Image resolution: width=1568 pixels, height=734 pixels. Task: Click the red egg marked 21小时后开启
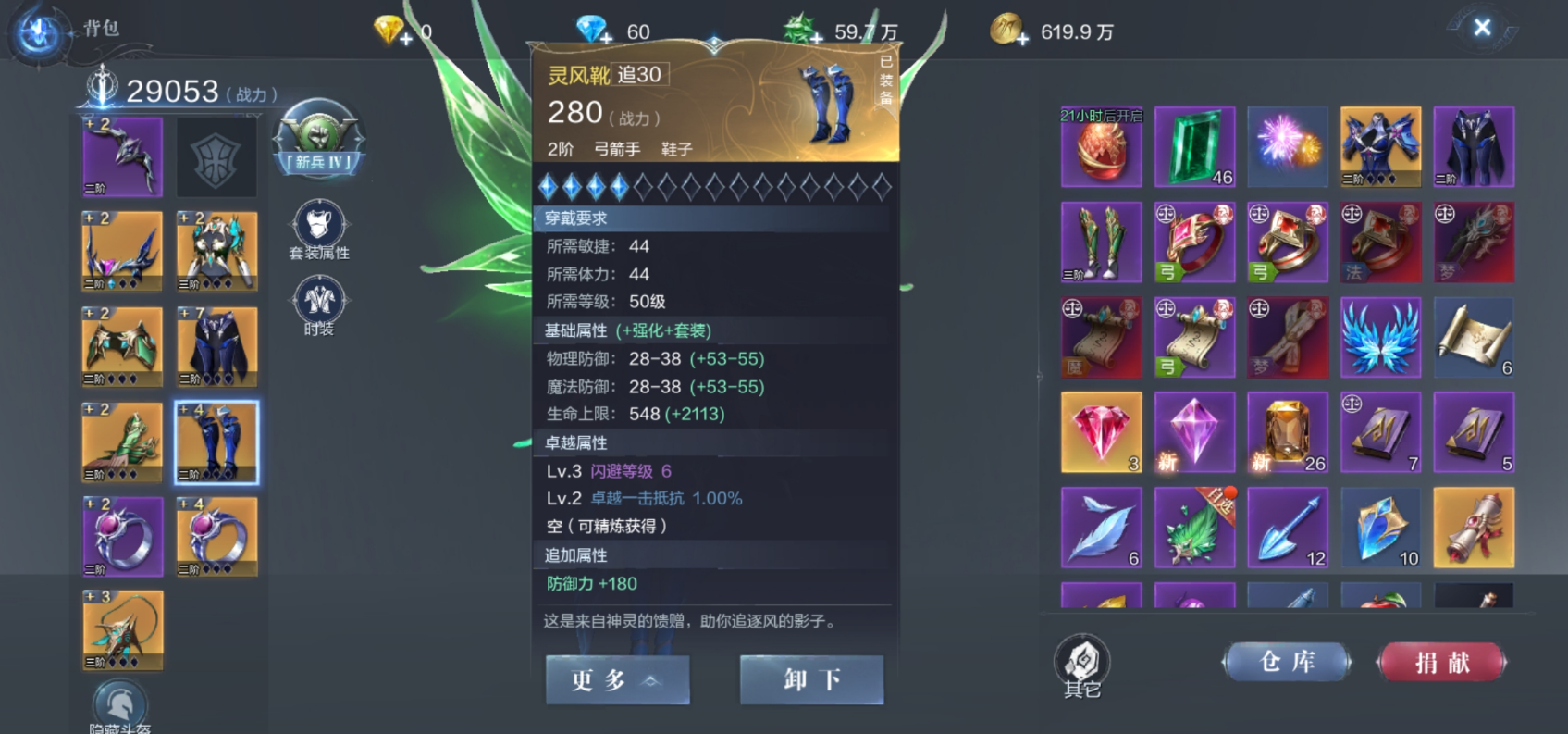point(1101,148)
